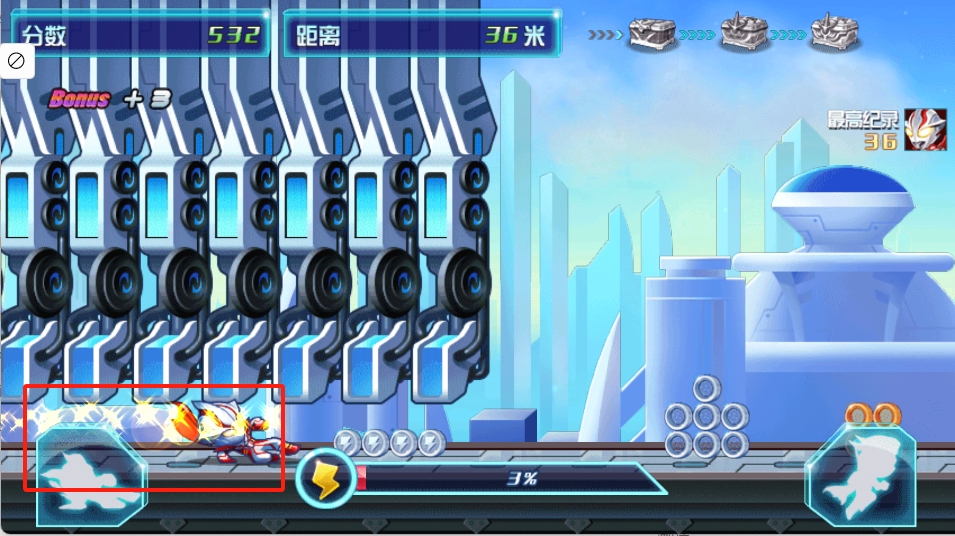Screen dimensions: 955x536
Task: Tap the jumping hero silhouette button
Action: (x=861, y=476)
